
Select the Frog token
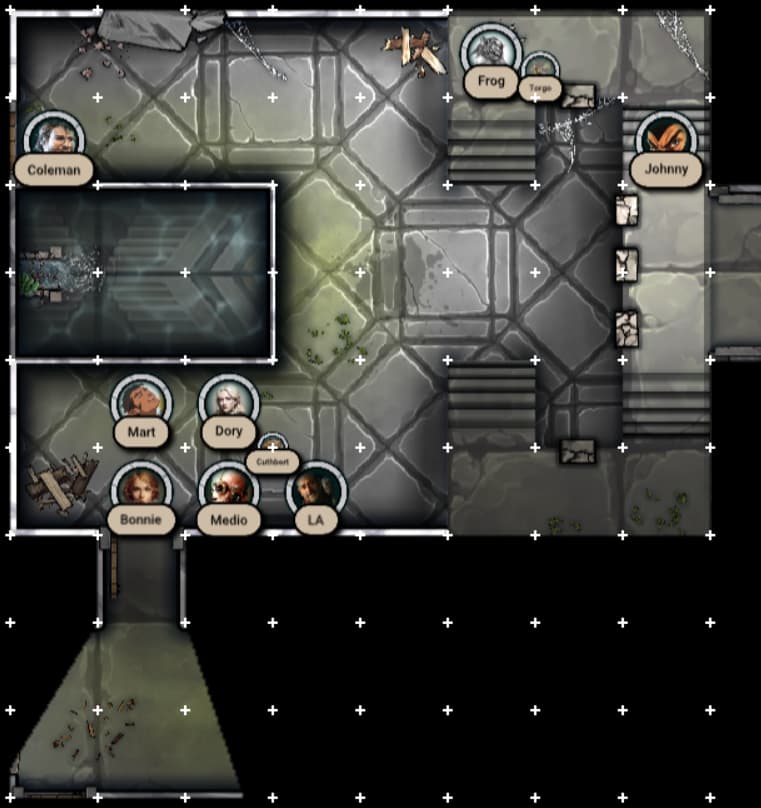491,52
